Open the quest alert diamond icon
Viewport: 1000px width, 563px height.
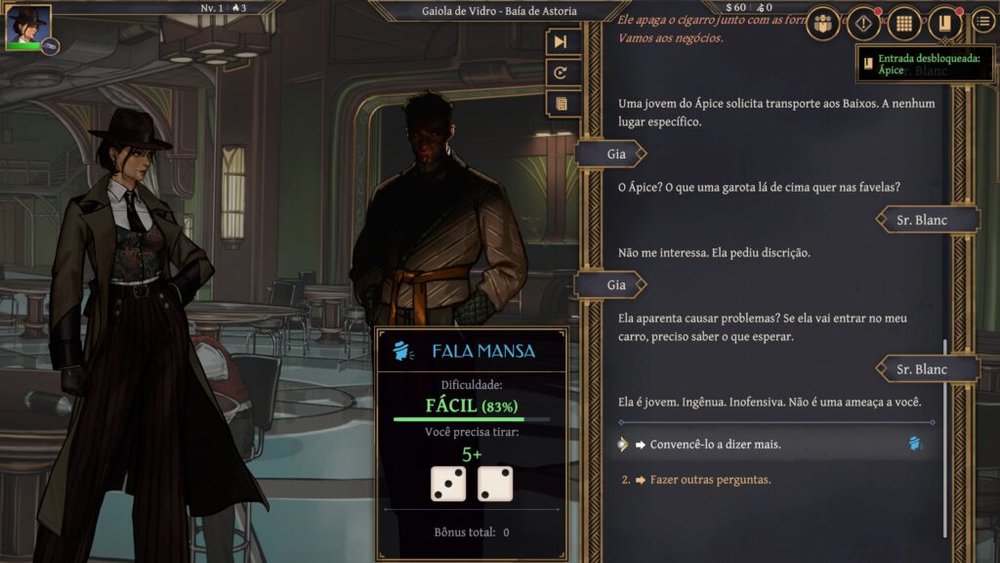click(864, 22)
